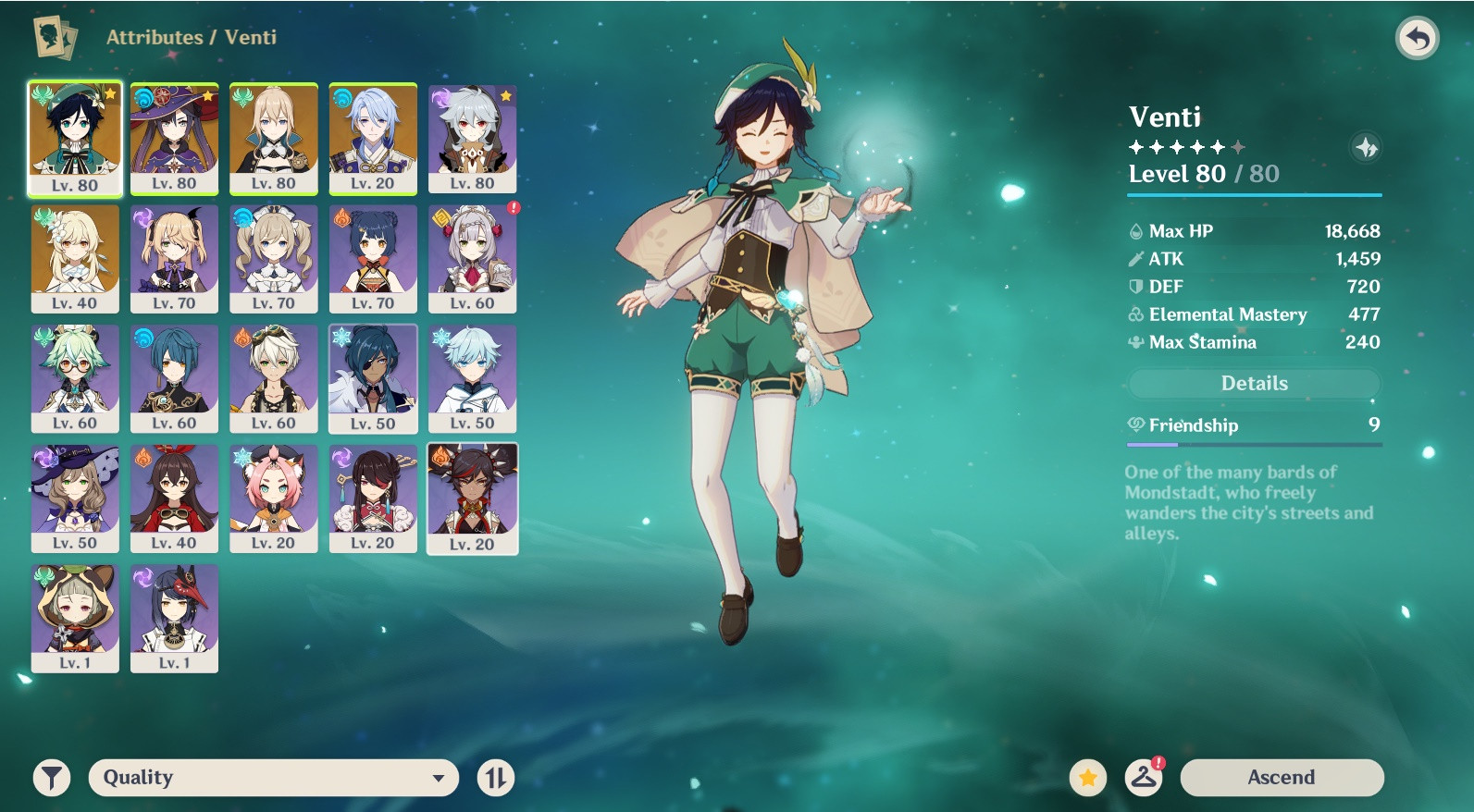Image resolution: width=1474 pixels, height=812 pixels.
Task: Choose Sayu's level 1 hooded portrait
Action: click(x=75, y=618)
